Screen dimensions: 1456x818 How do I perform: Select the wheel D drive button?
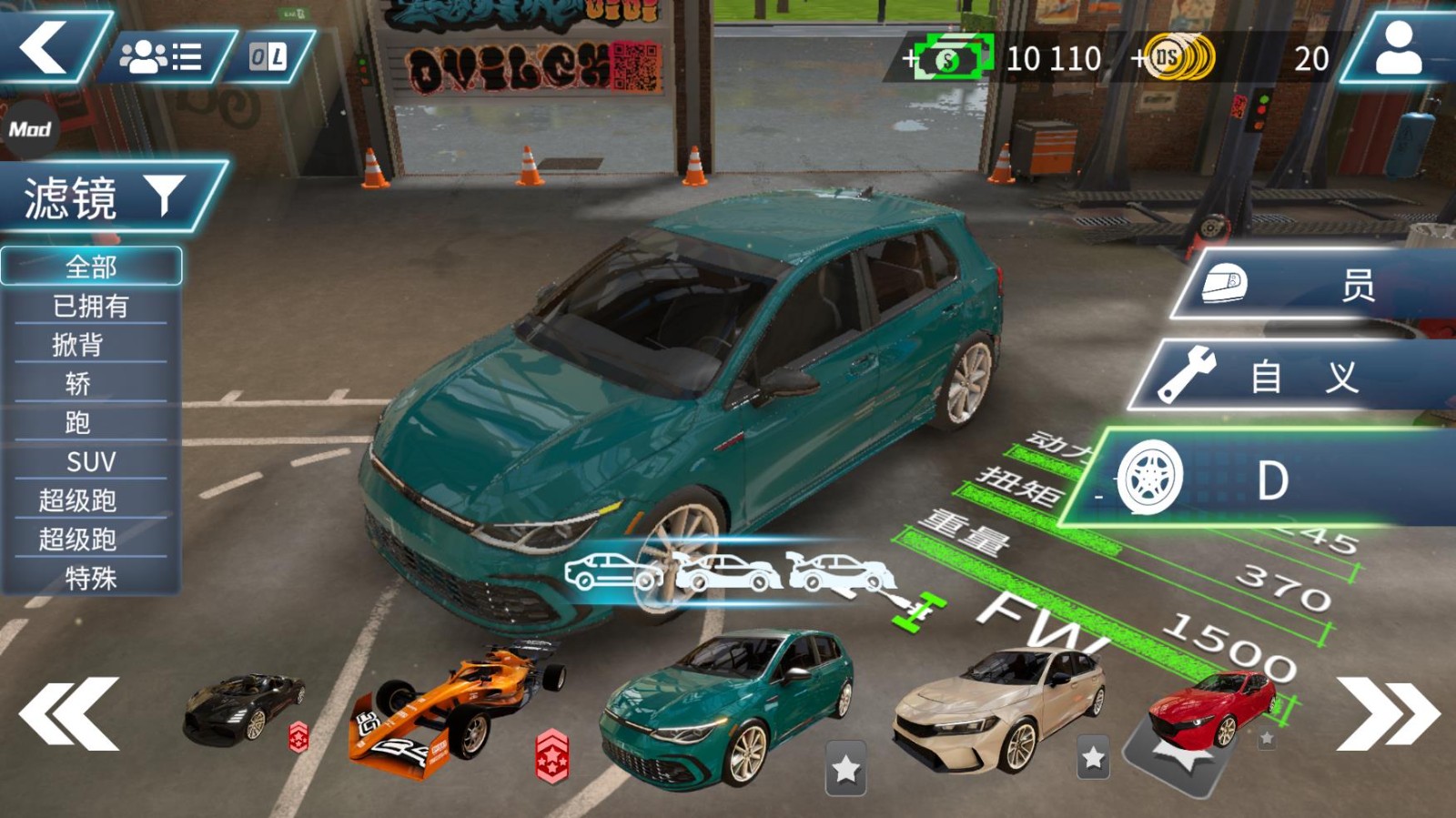[x=1265, y=480]
